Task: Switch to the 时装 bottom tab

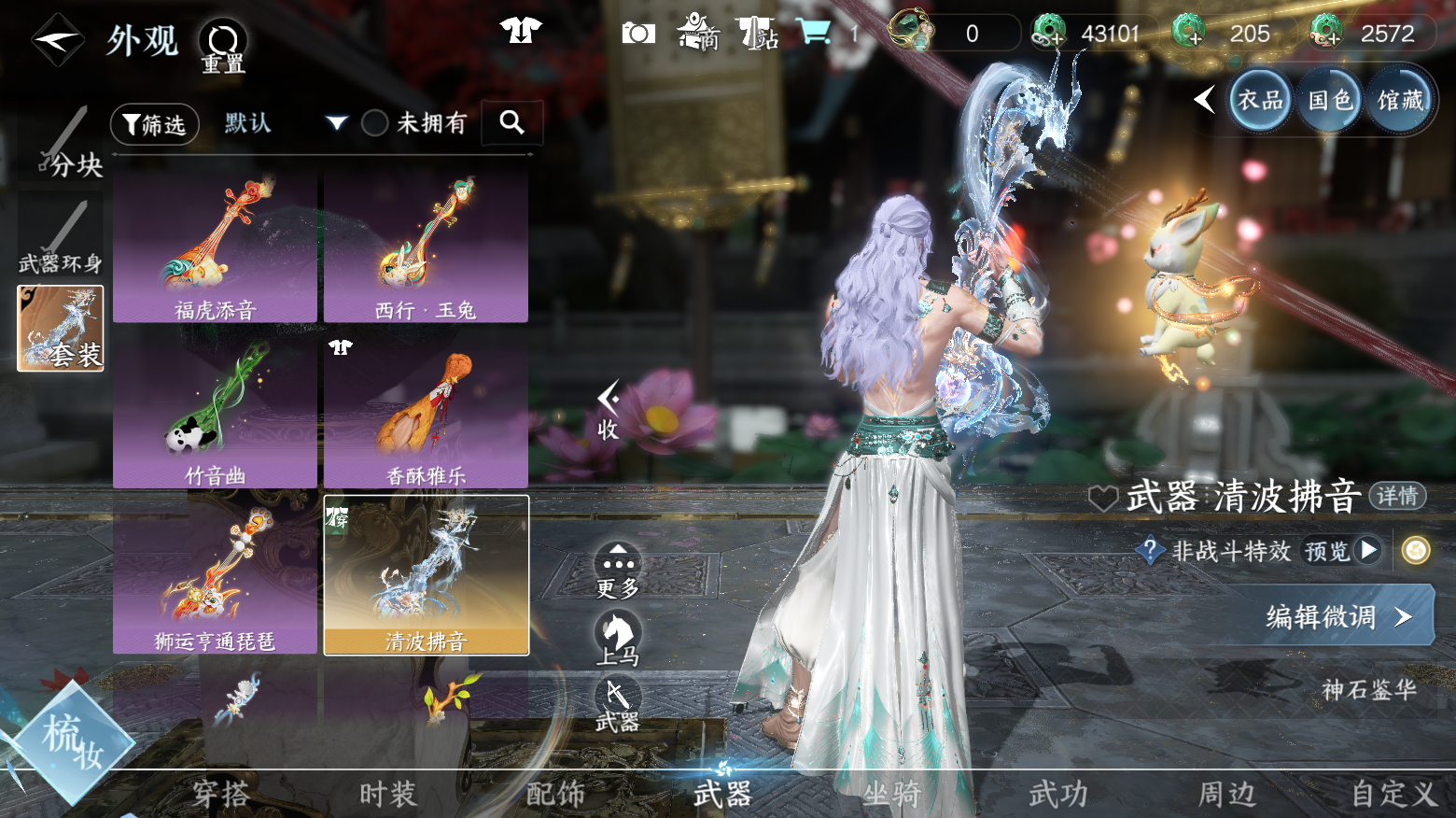Action: (x=388, y=795)
